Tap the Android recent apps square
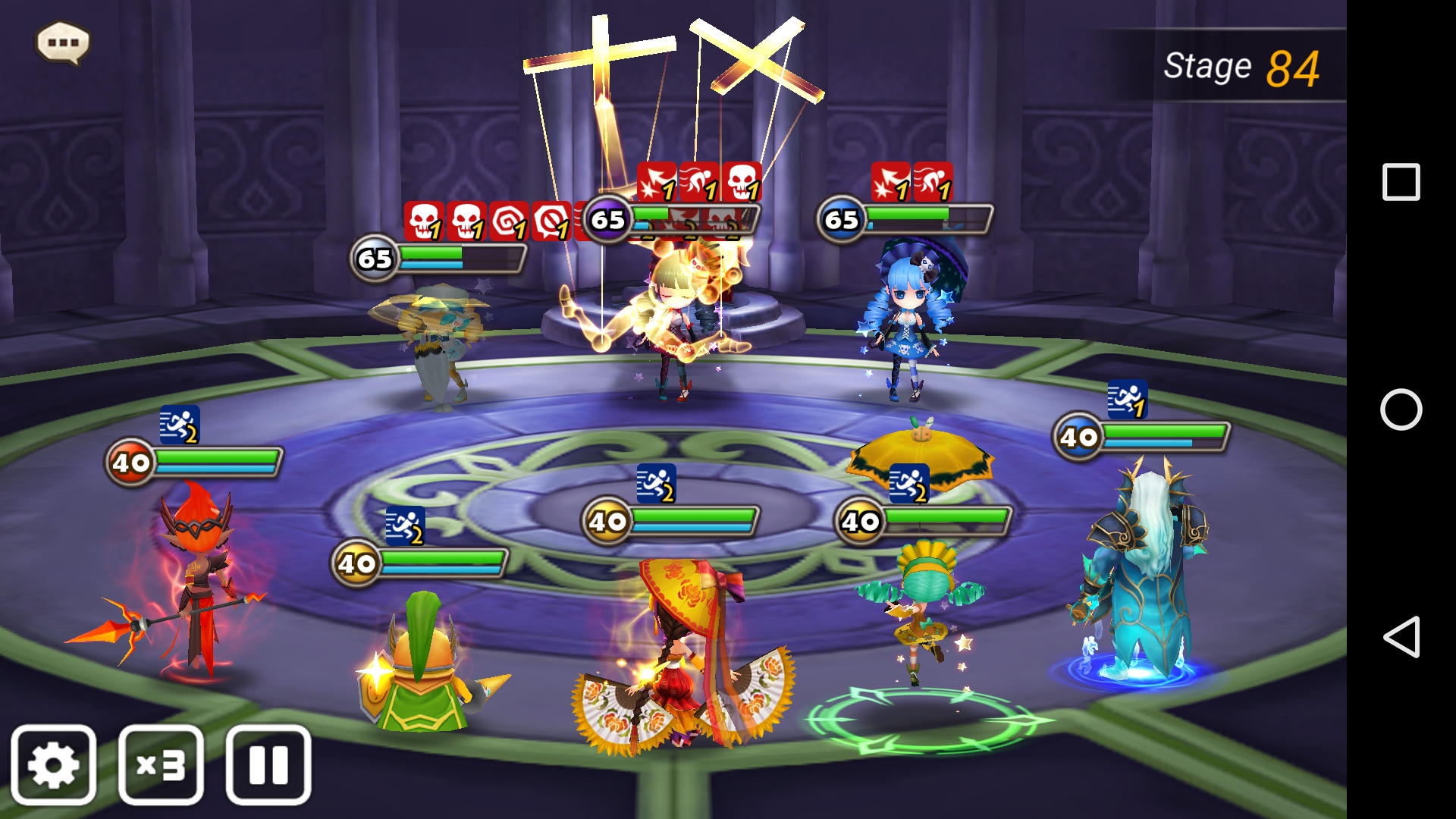The image size is (1456, 819). click(x=1401, y=182)
